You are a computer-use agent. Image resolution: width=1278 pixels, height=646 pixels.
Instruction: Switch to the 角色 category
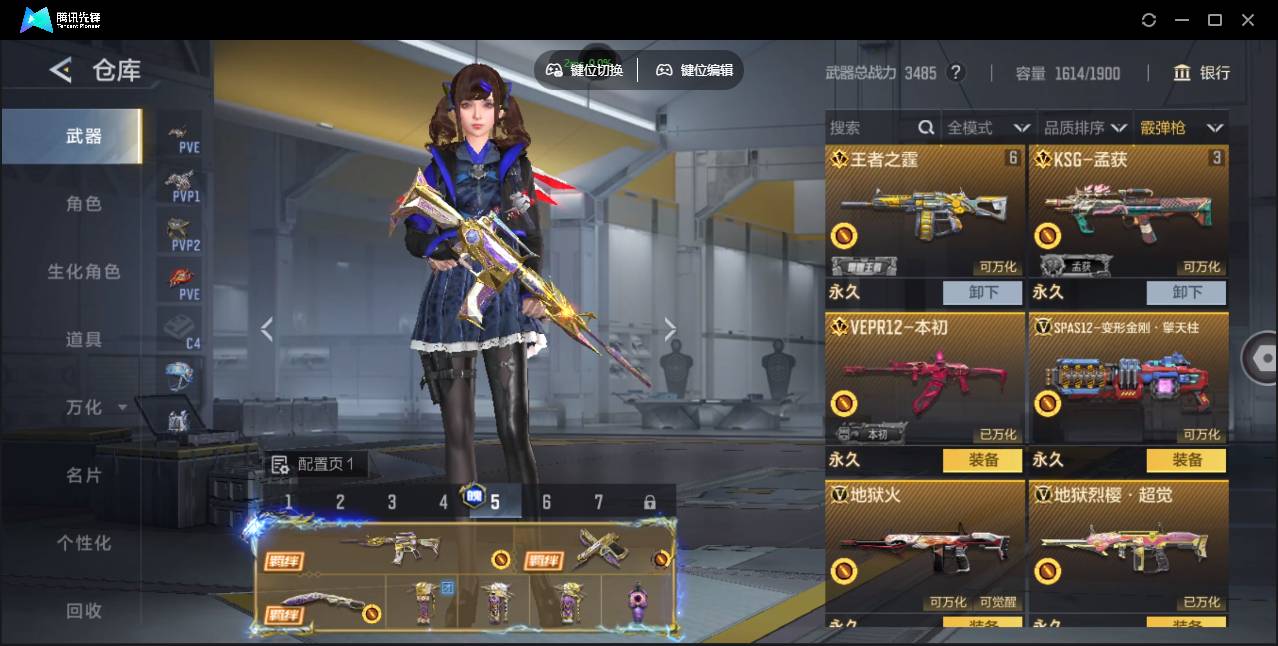pos(84,204)
